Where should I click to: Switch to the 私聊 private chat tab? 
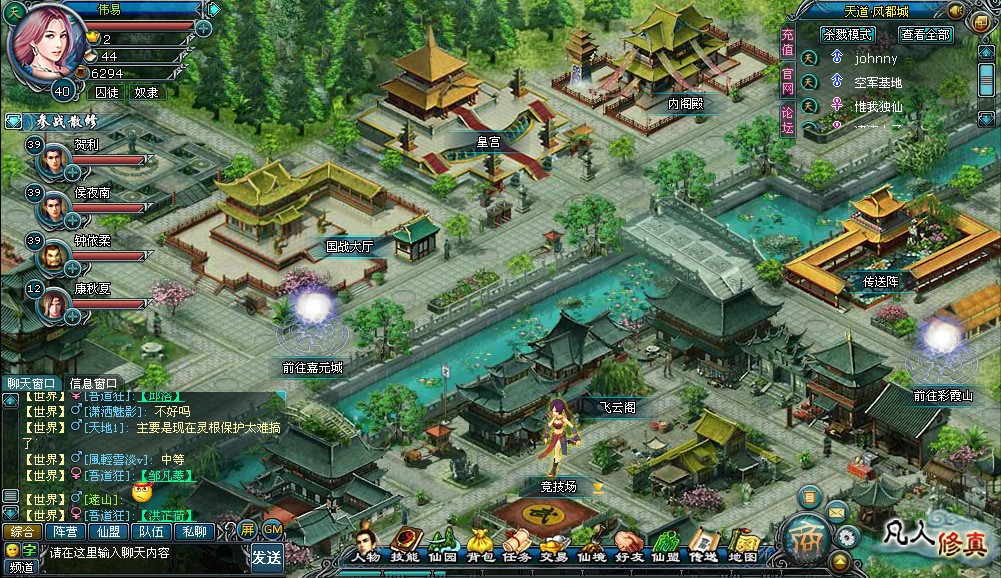point(195,532)
